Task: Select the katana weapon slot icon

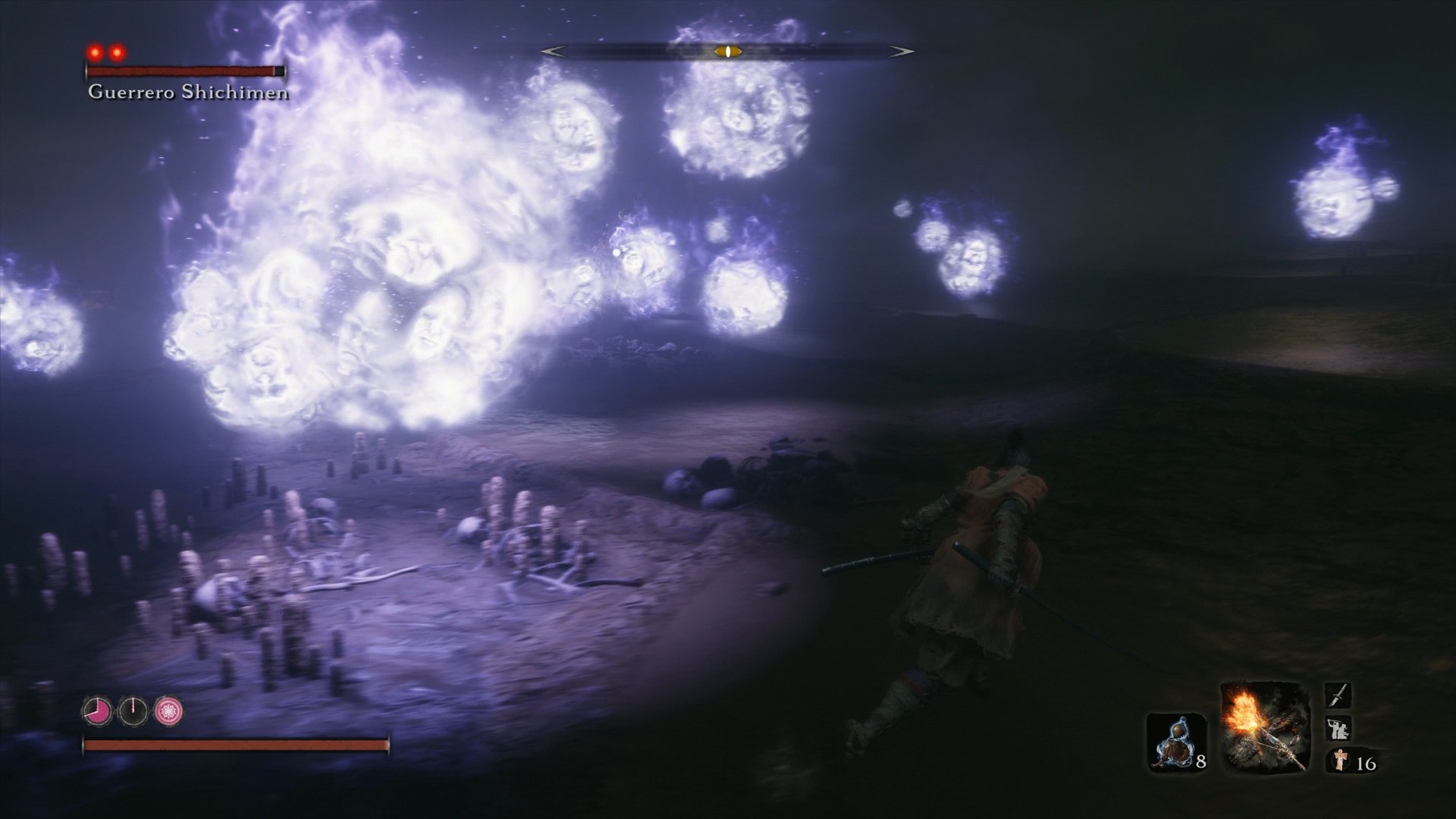Action: click(x=1338, y=695)
